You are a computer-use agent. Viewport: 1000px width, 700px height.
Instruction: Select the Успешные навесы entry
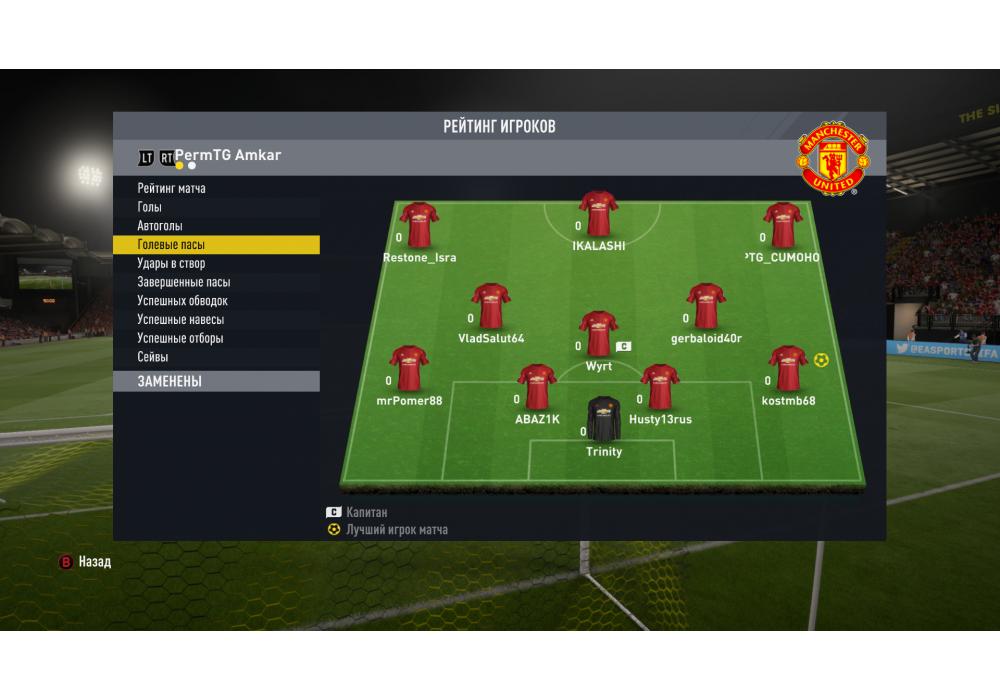click(180, 320)
